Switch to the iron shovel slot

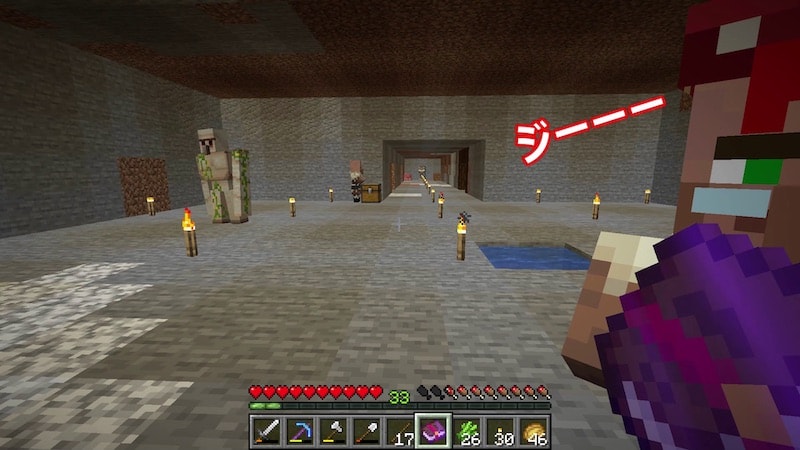[367, 431]
